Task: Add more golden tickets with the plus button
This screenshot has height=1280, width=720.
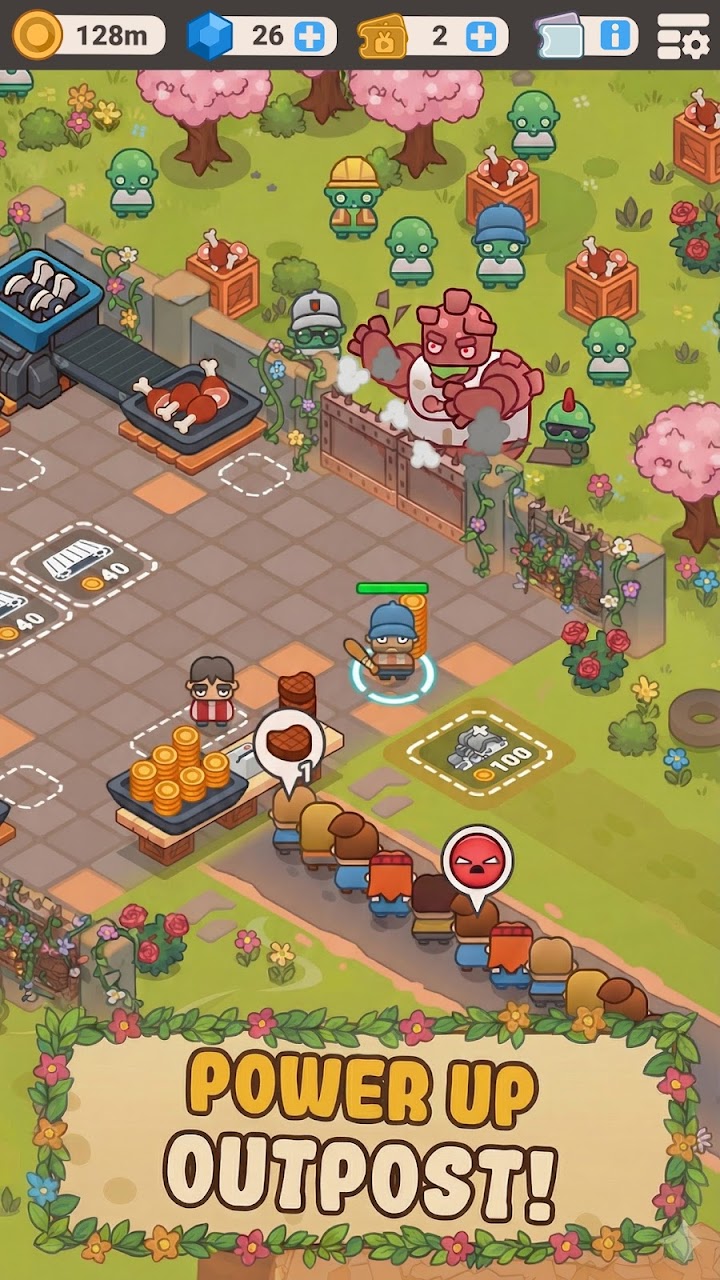Action: [482, 37]
